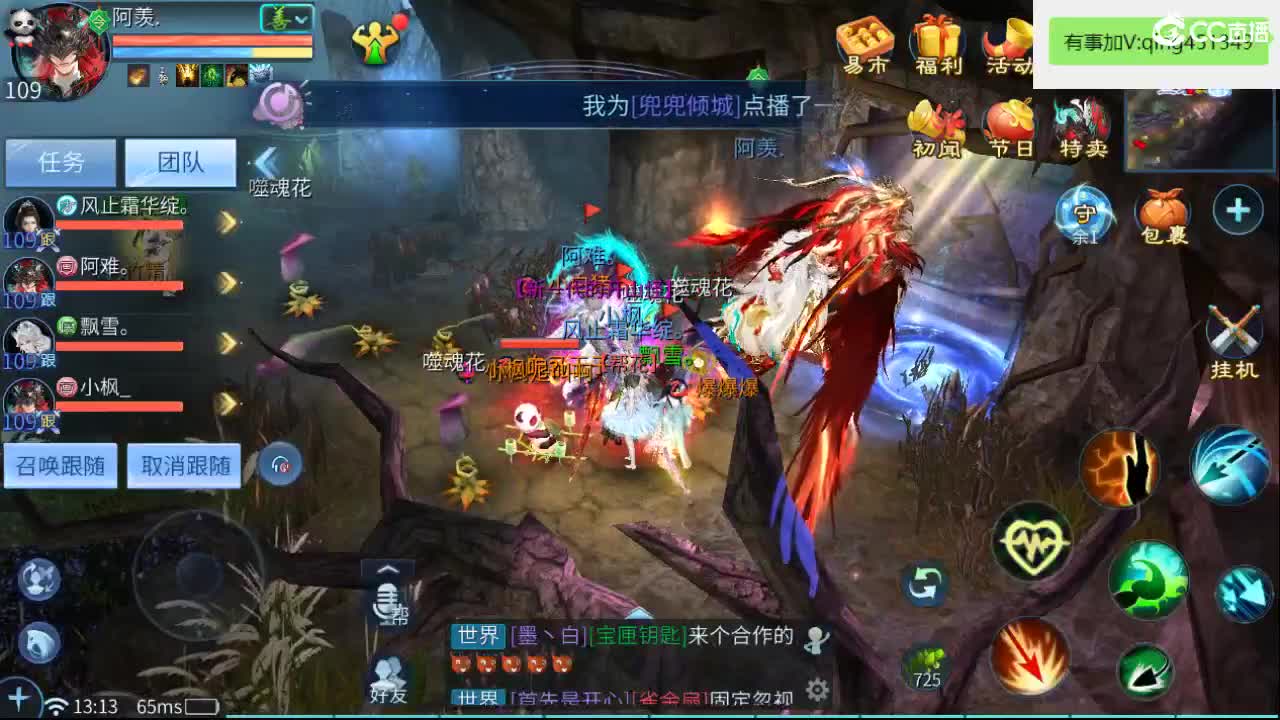Expand the chat window with the up arrow
The image size is (1280, 720).
point(388,570)
